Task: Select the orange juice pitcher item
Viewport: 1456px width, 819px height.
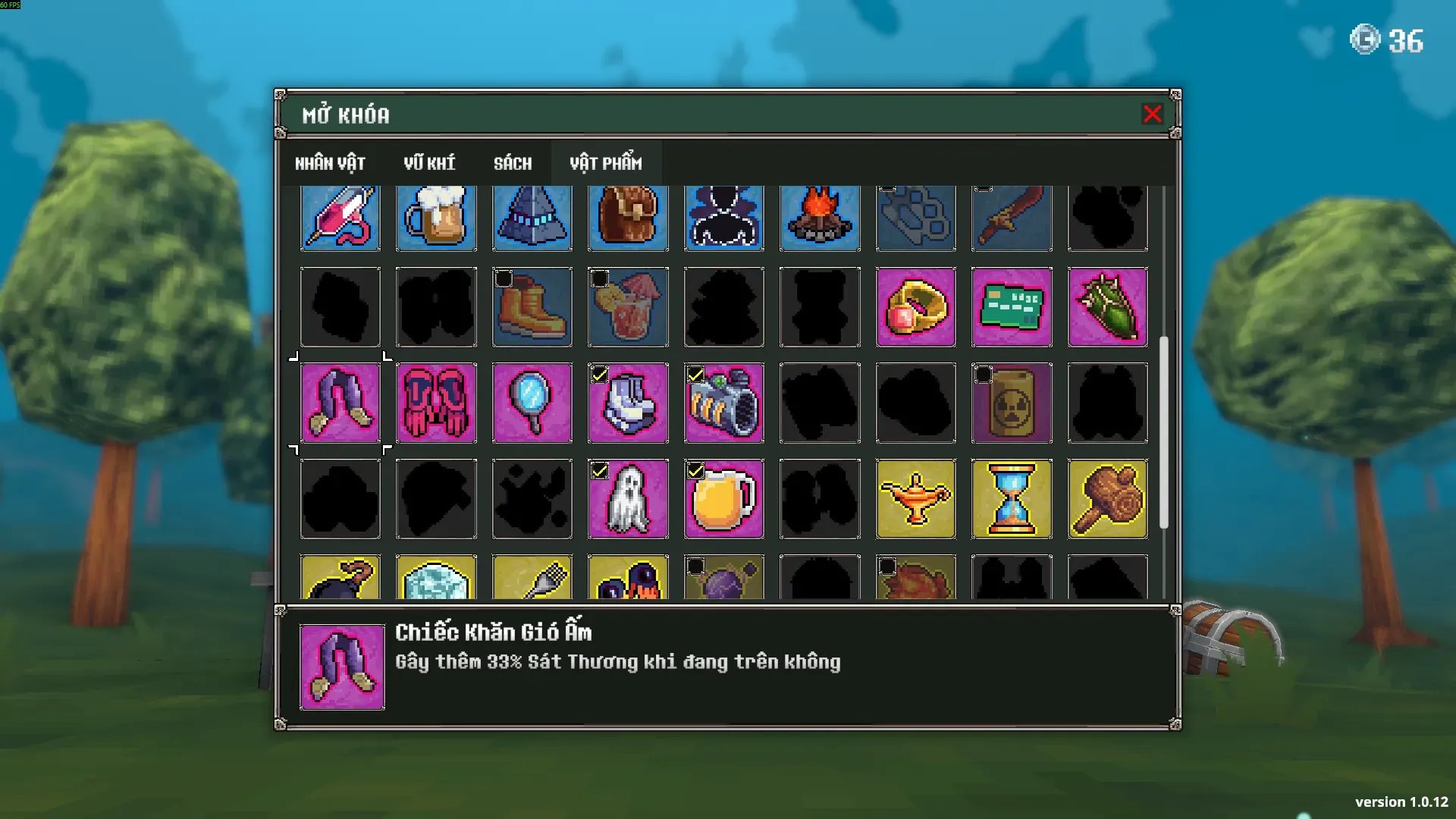Action: click(723, 499)
